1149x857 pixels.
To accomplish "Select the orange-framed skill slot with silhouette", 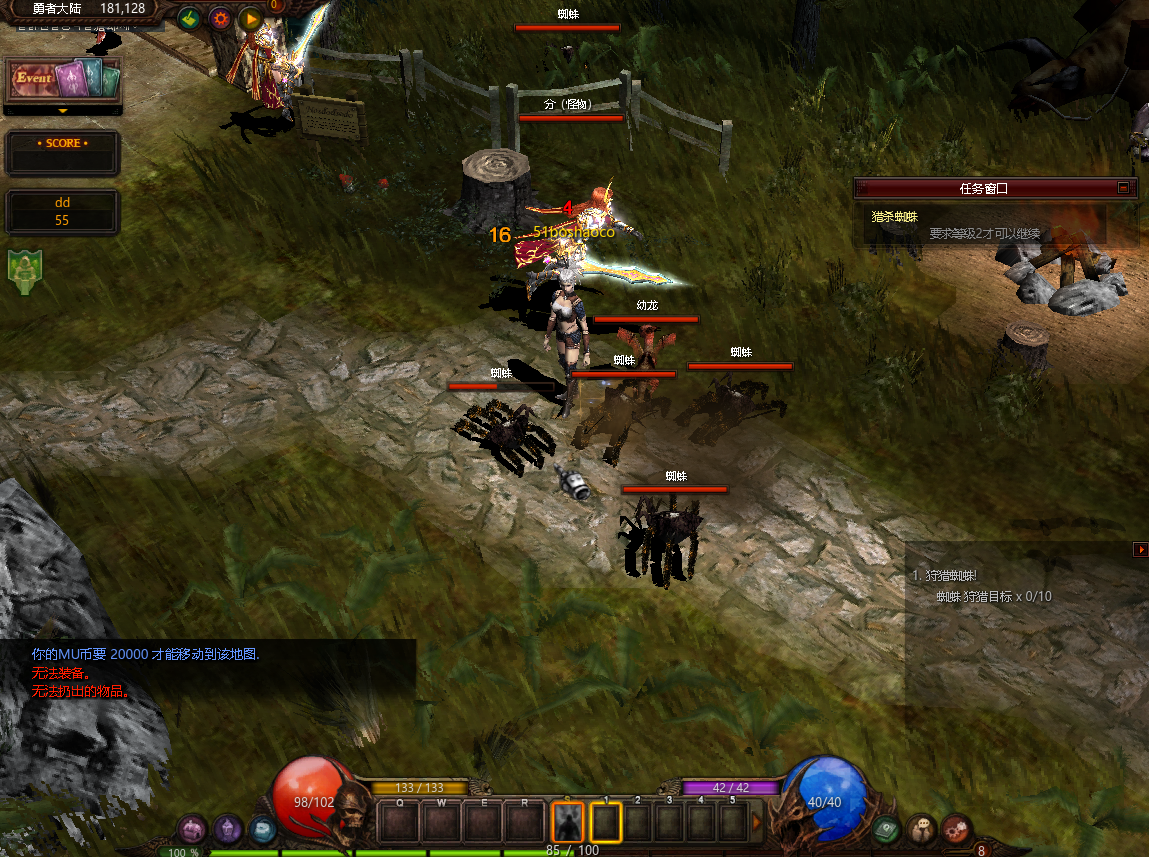I will (x=568, y=822).
